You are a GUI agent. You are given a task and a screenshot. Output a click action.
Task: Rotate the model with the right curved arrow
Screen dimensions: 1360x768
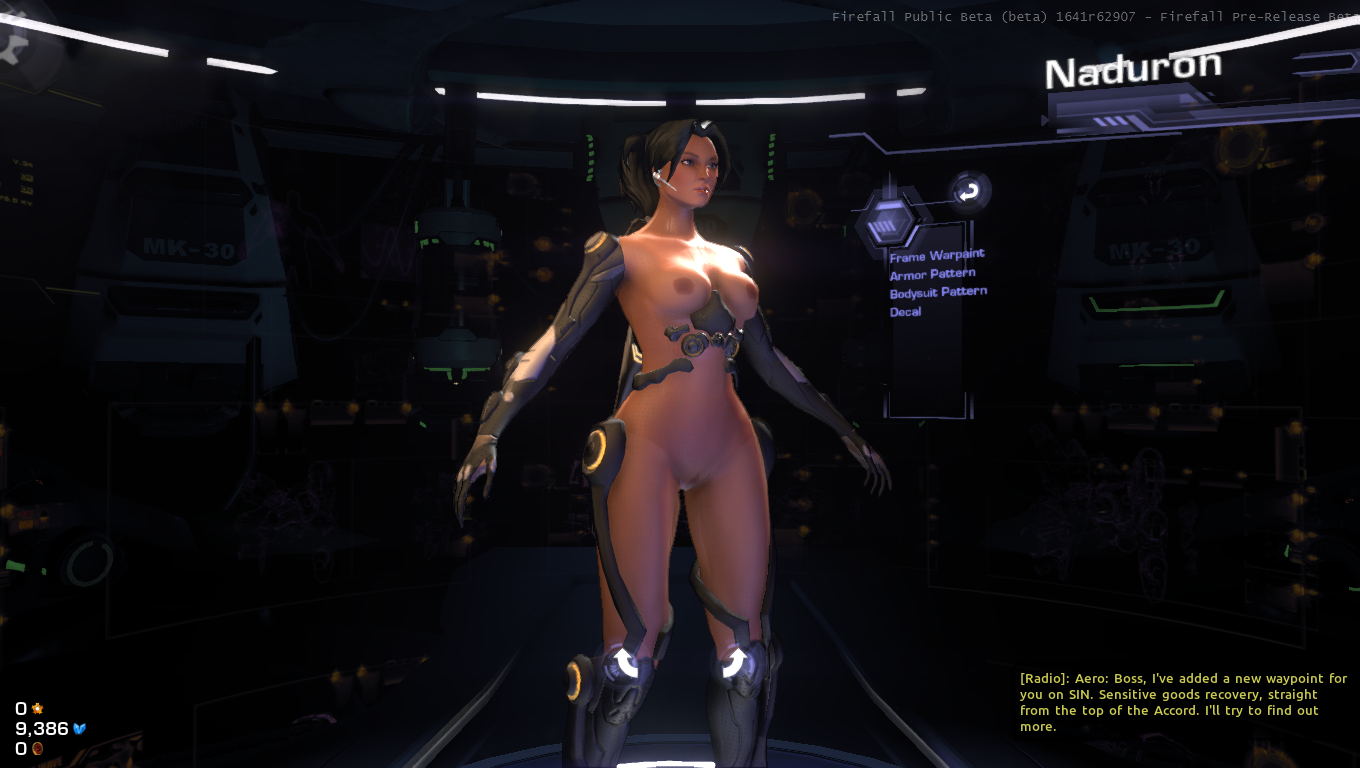(733, 661)
